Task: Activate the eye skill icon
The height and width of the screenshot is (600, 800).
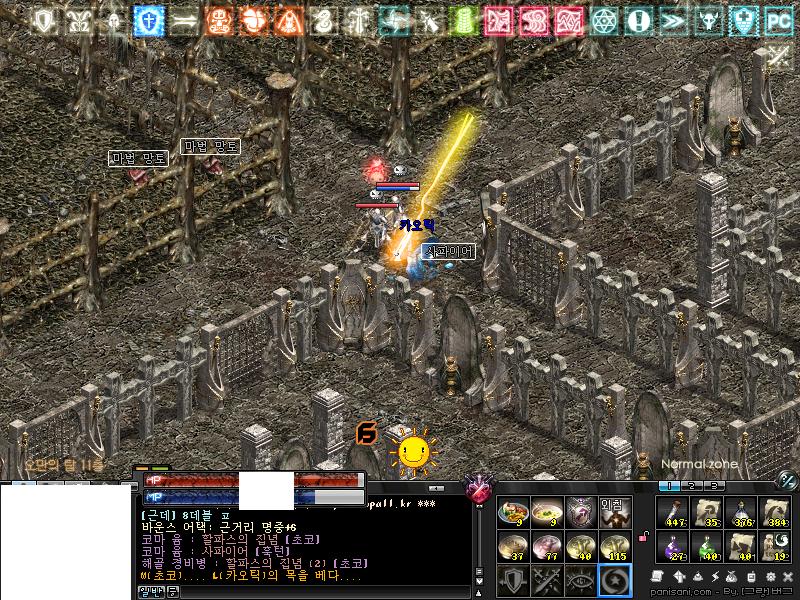Action: (x=579, y=580)
